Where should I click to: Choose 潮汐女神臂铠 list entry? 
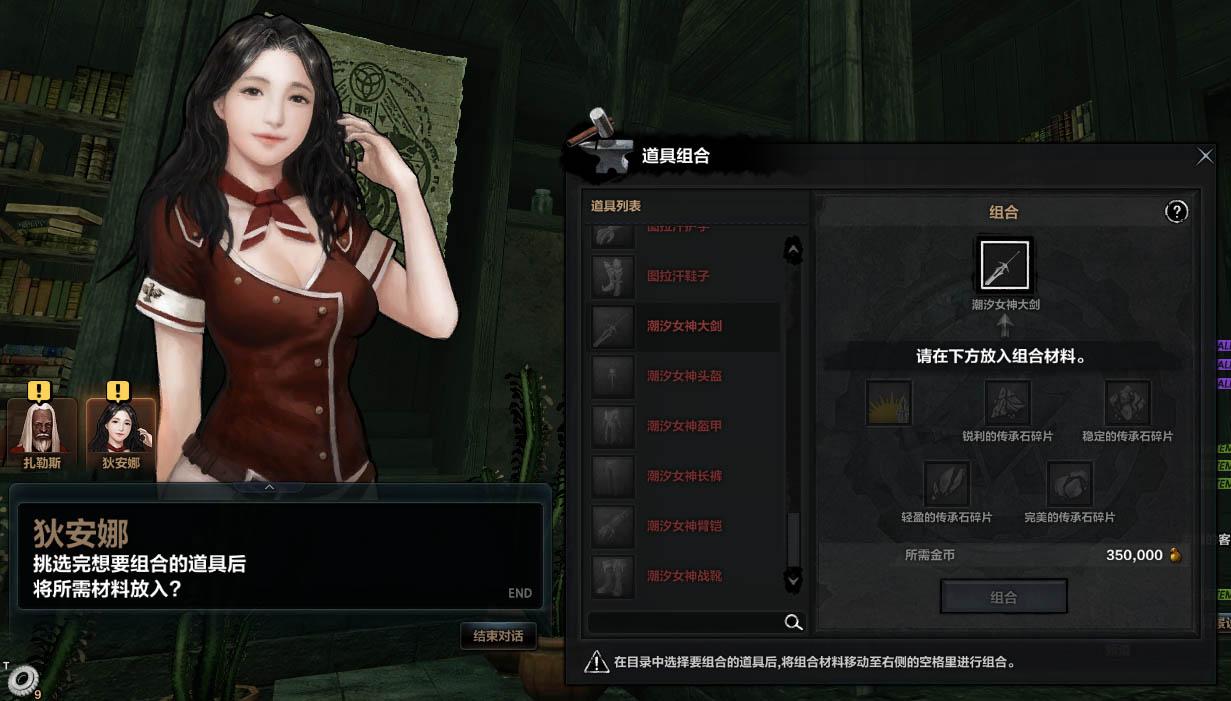tap(684, 526)
